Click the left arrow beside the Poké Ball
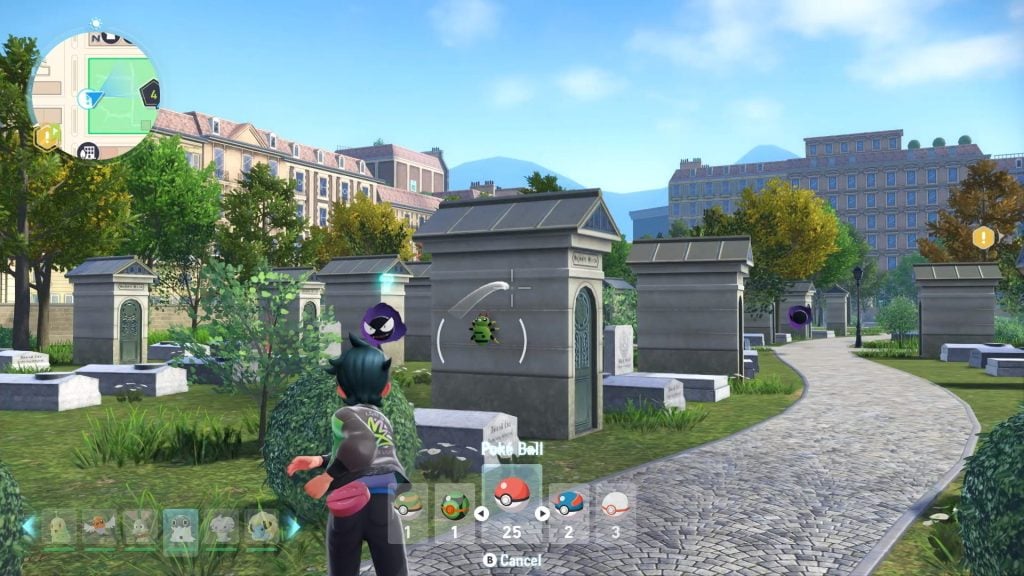Screen dimensions: 1024x576 [481, 514]
